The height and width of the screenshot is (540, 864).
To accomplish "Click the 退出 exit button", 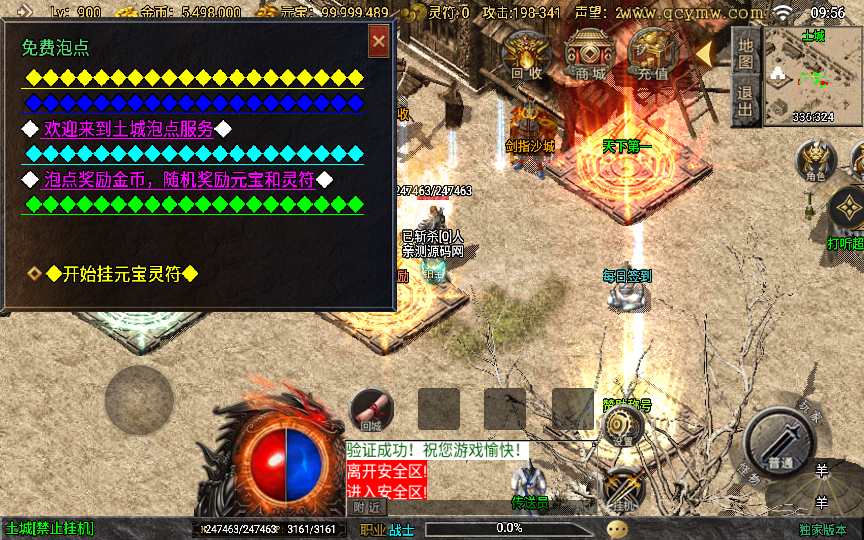I will [x=745, y=101].
